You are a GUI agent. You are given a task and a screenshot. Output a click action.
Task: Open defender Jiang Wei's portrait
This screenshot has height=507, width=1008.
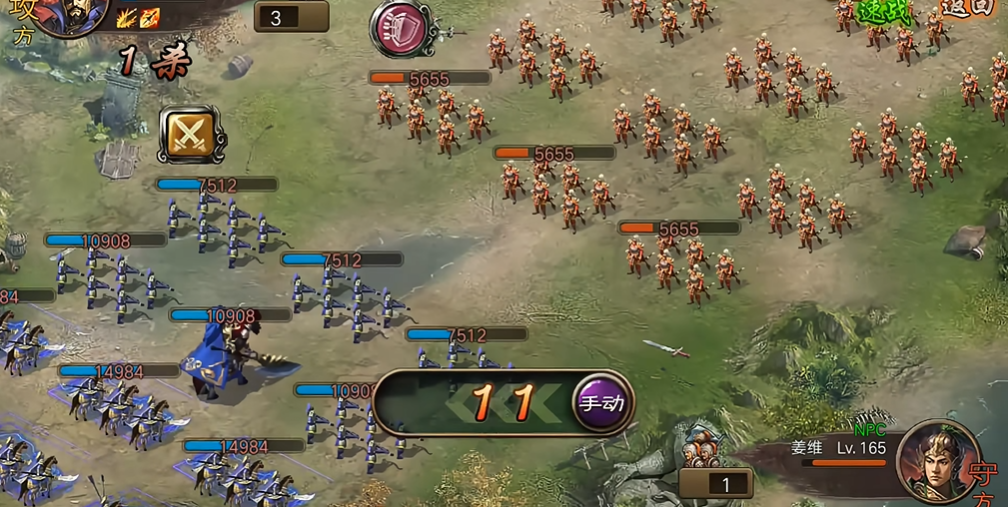937,459
